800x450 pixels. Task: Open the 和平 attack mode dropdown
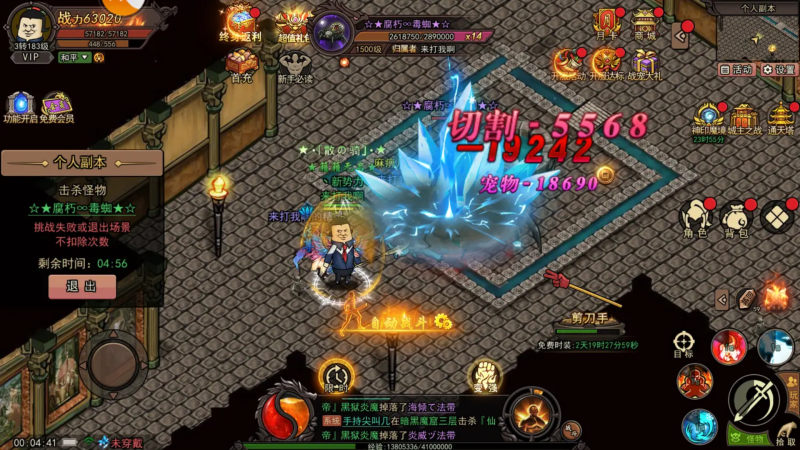pyautogui.click(x=73, y=58)
